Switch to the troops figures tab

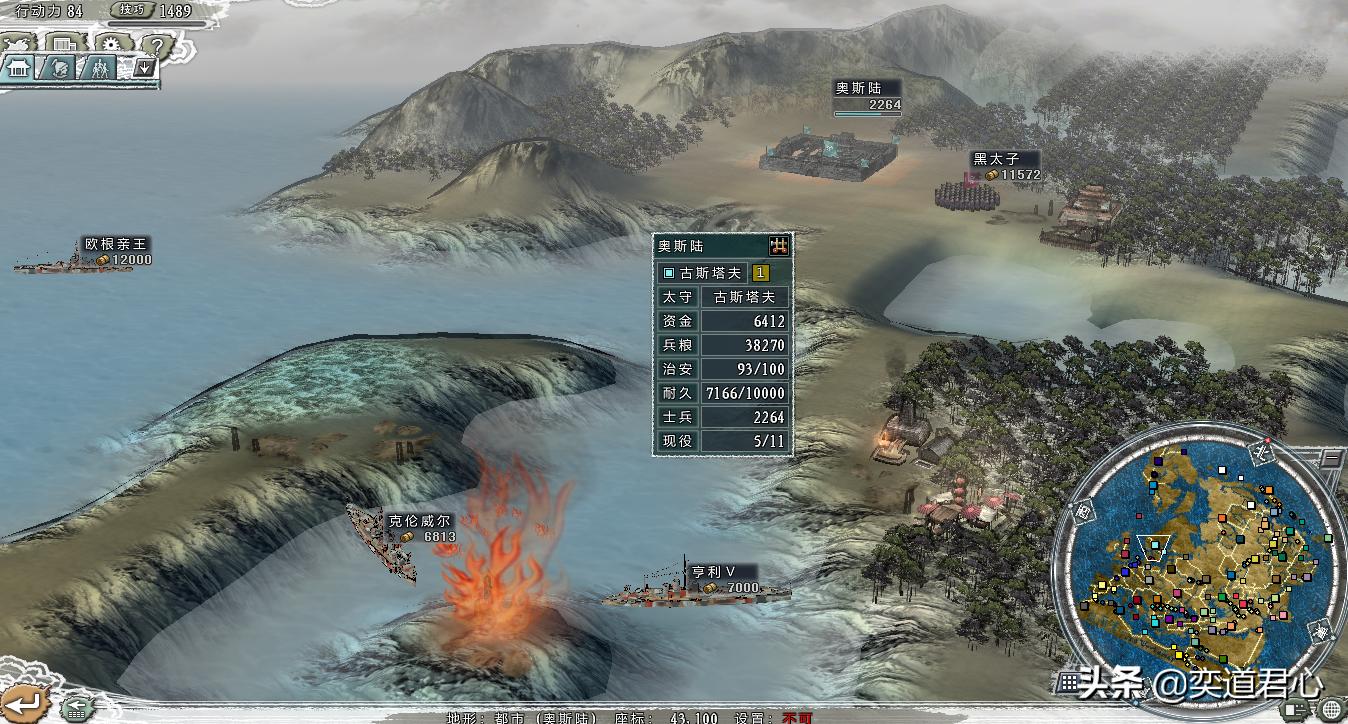(98, 68)
